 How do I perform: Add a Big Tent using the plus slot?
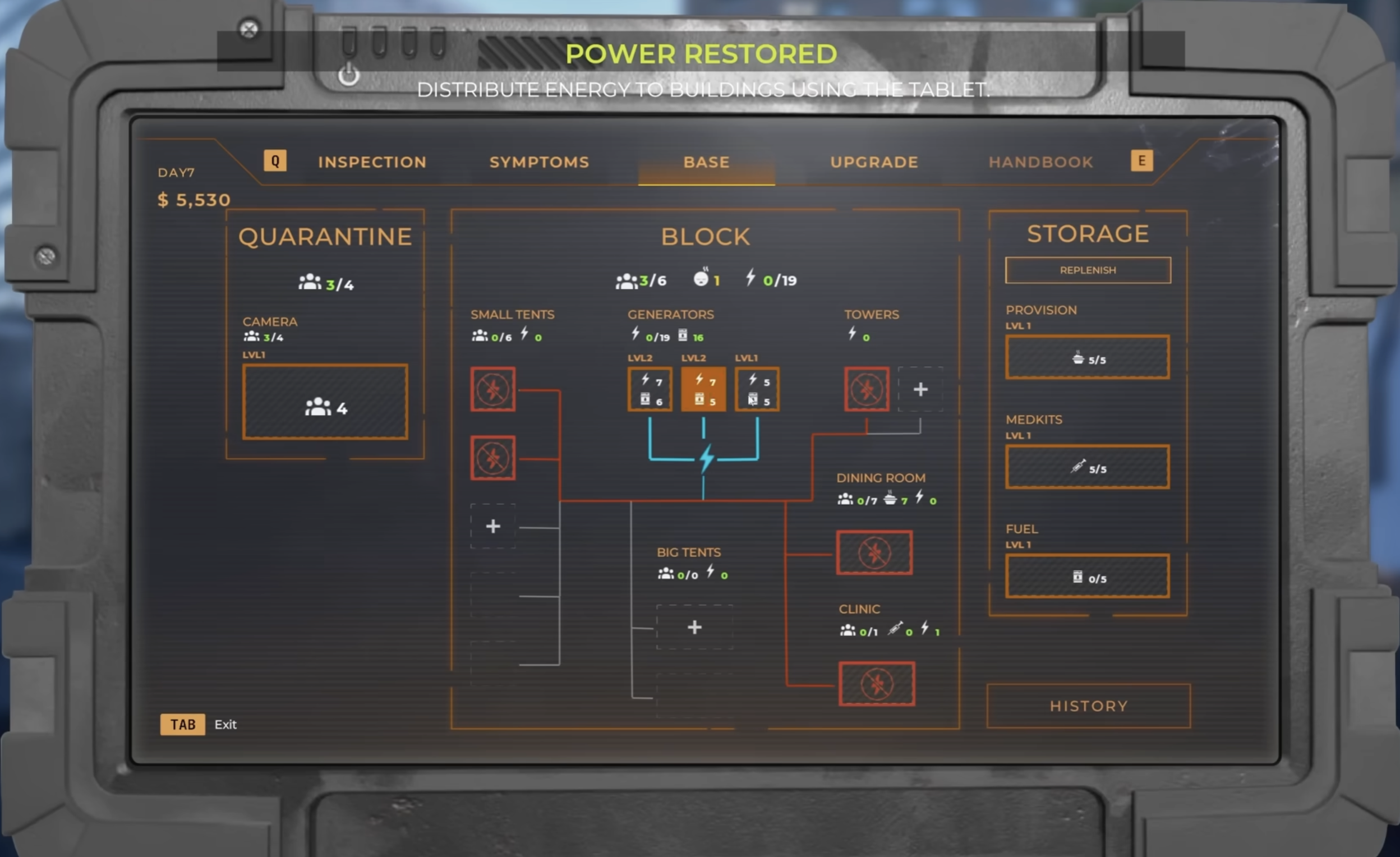coord(694,628)
